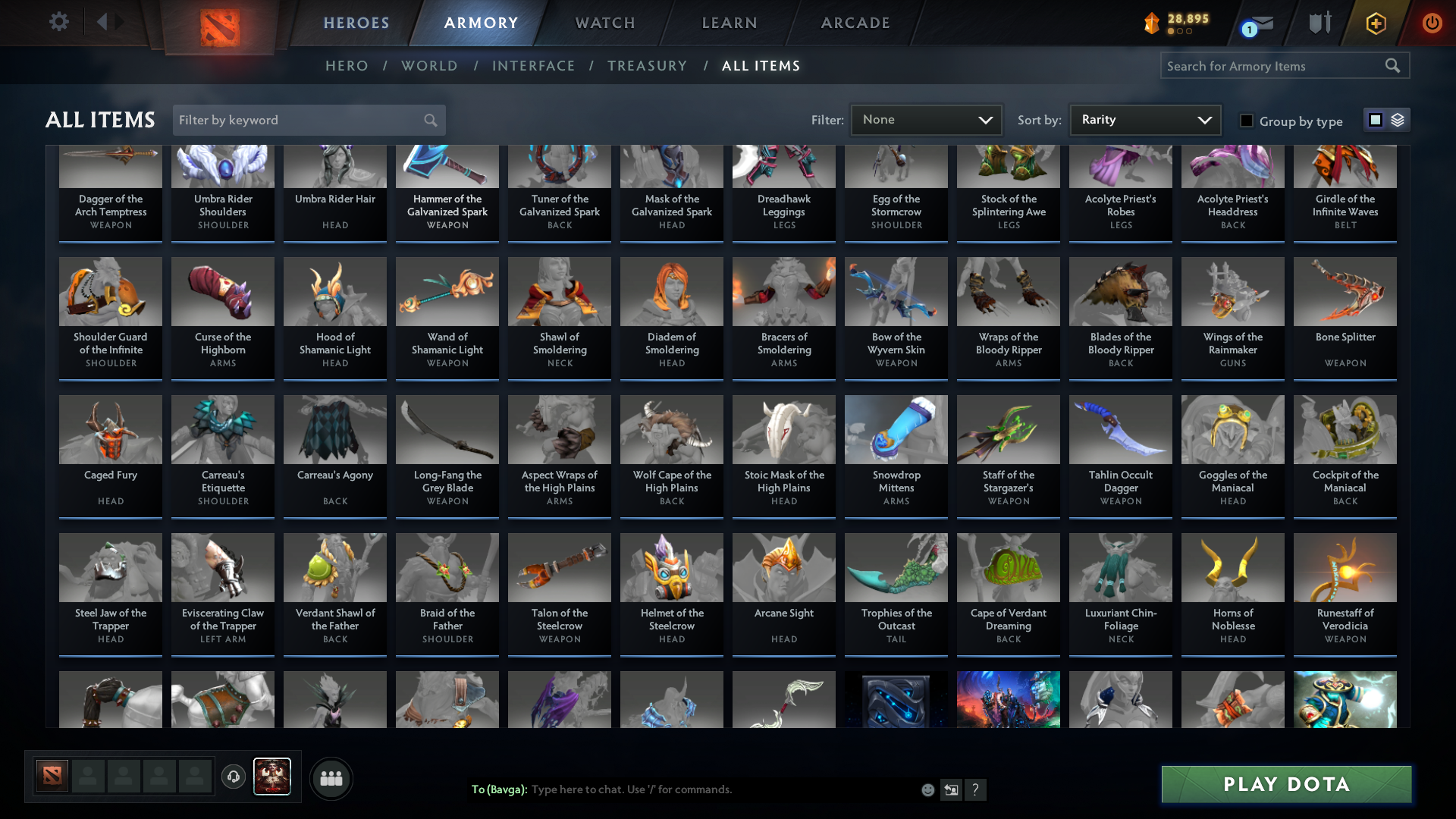Open the settings gear icon

coord(59,22)
